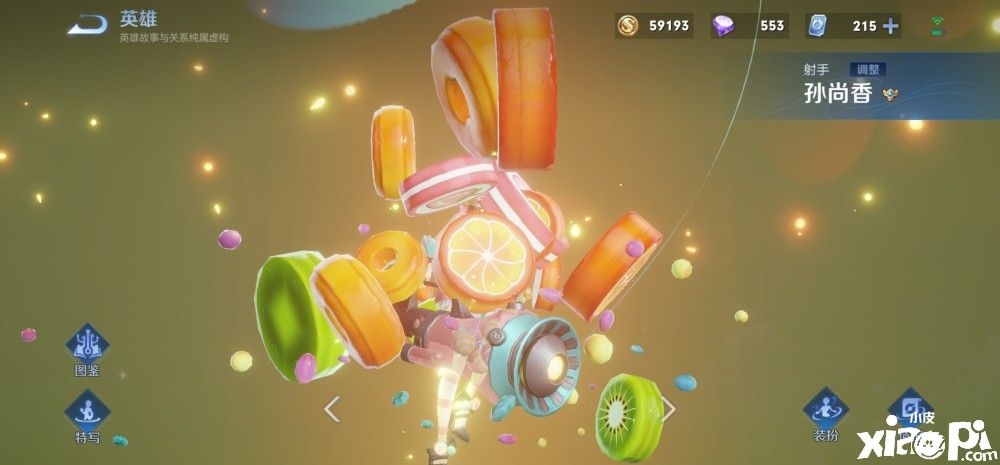1000x465 pixels.
Task: Tap the mastery badge next to 孙尚香
Action: tap(889, 95)
